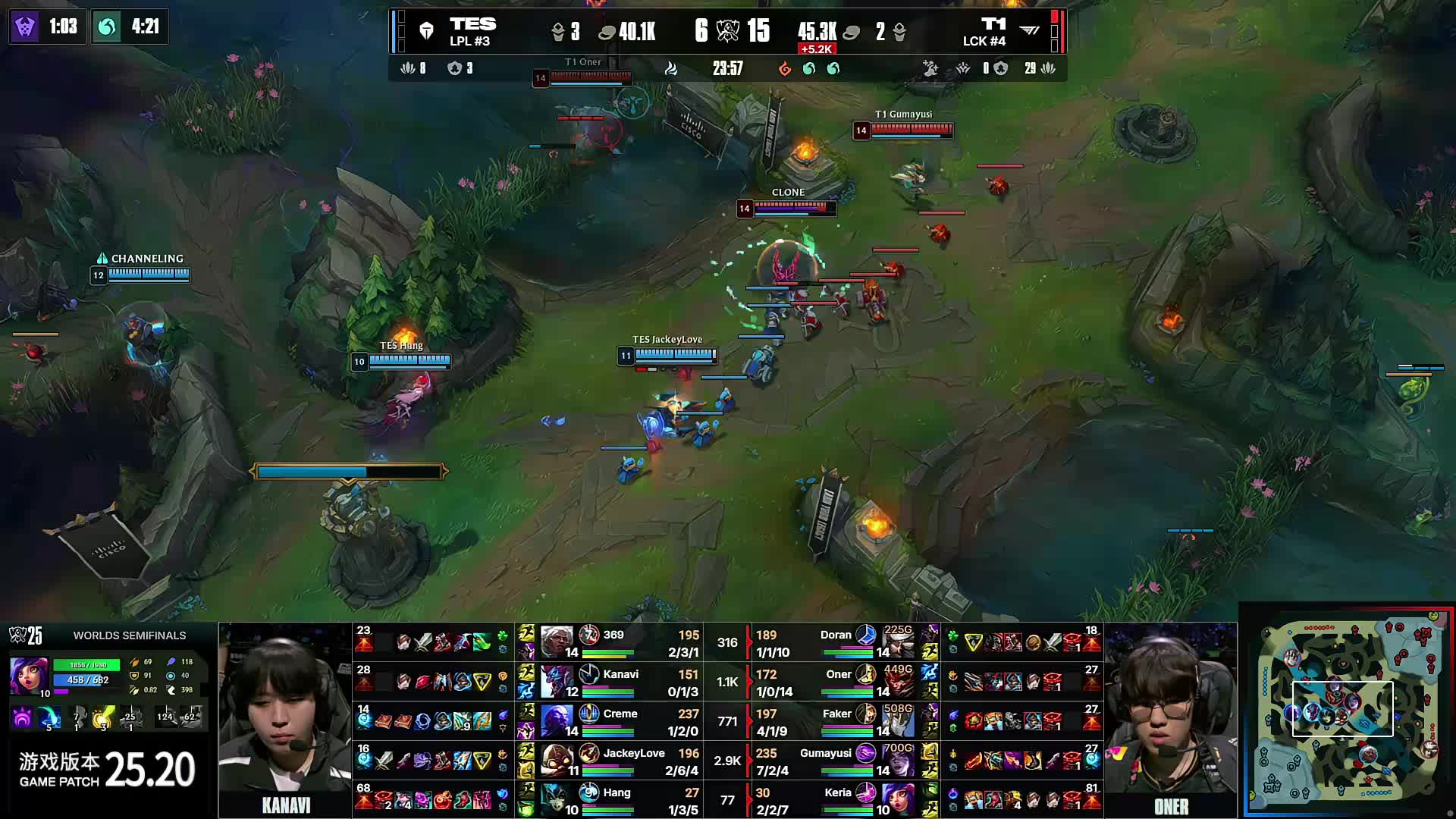The height and width of the screenshot is (819, 1456).
Task: Select 369's champion portrait in scoreboard
Action: pyautogui.click(x=557, y=642)
